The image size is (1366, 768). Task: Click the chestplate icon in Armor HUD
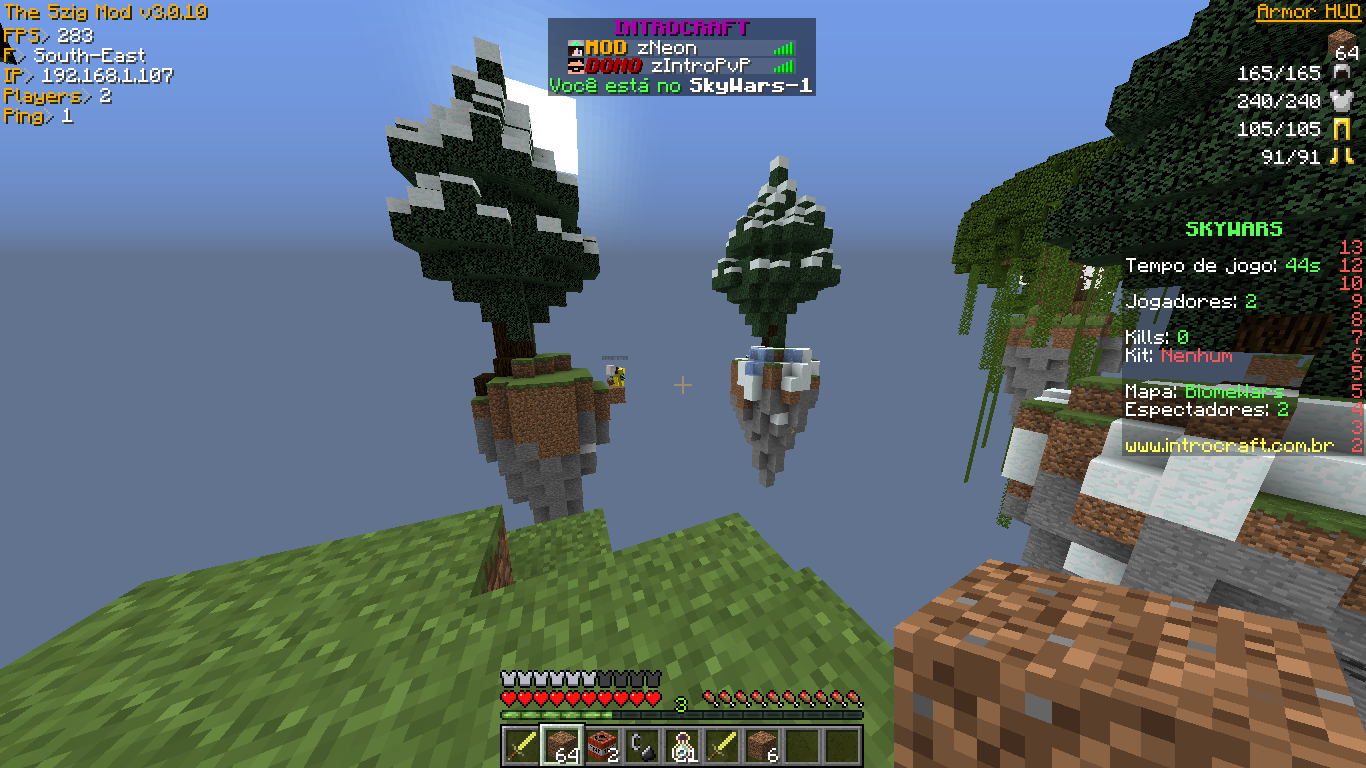(1340, 100)
